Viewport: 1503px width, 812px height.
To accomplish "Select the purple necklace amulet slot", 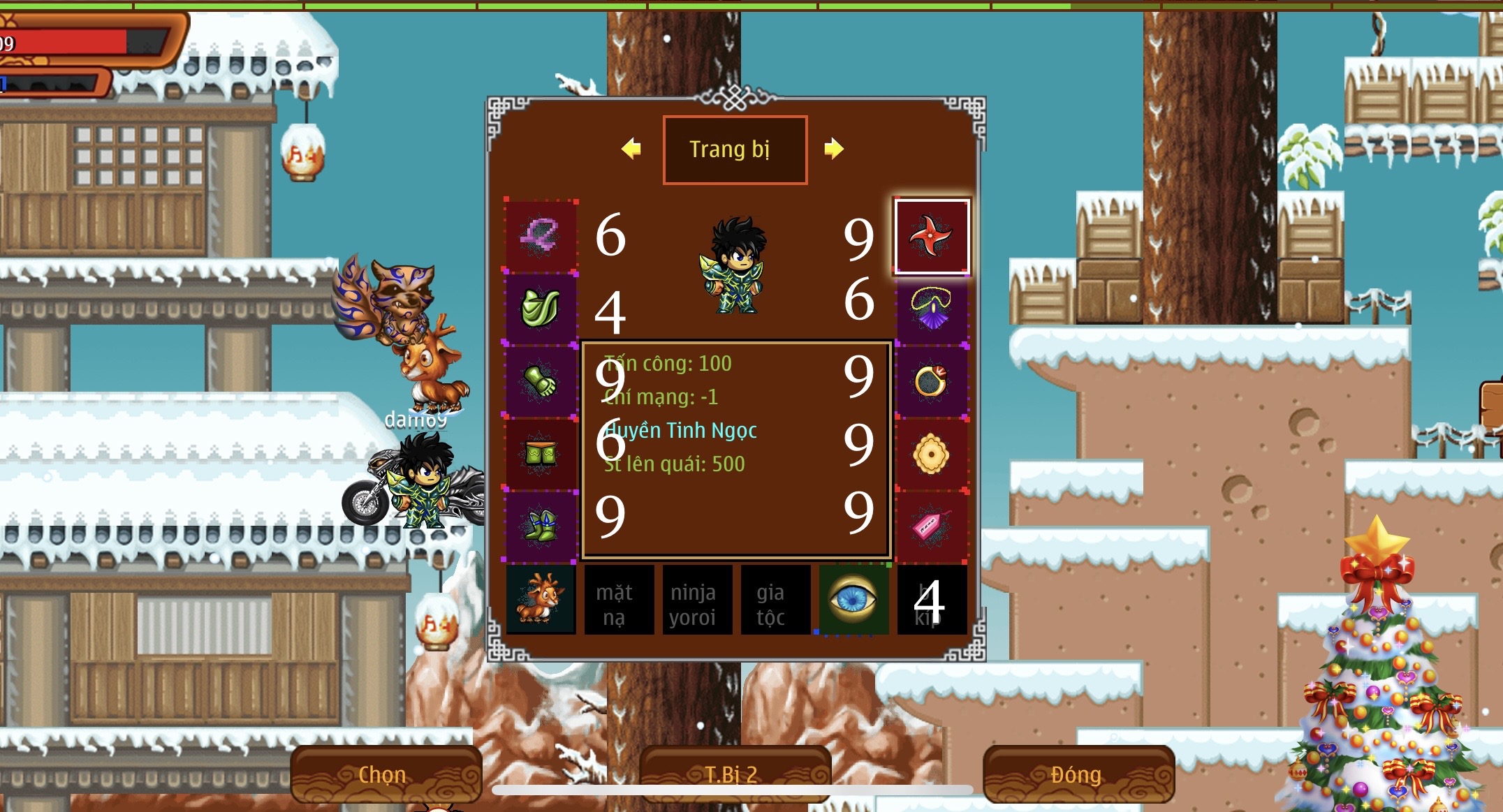I will [932, 309].
